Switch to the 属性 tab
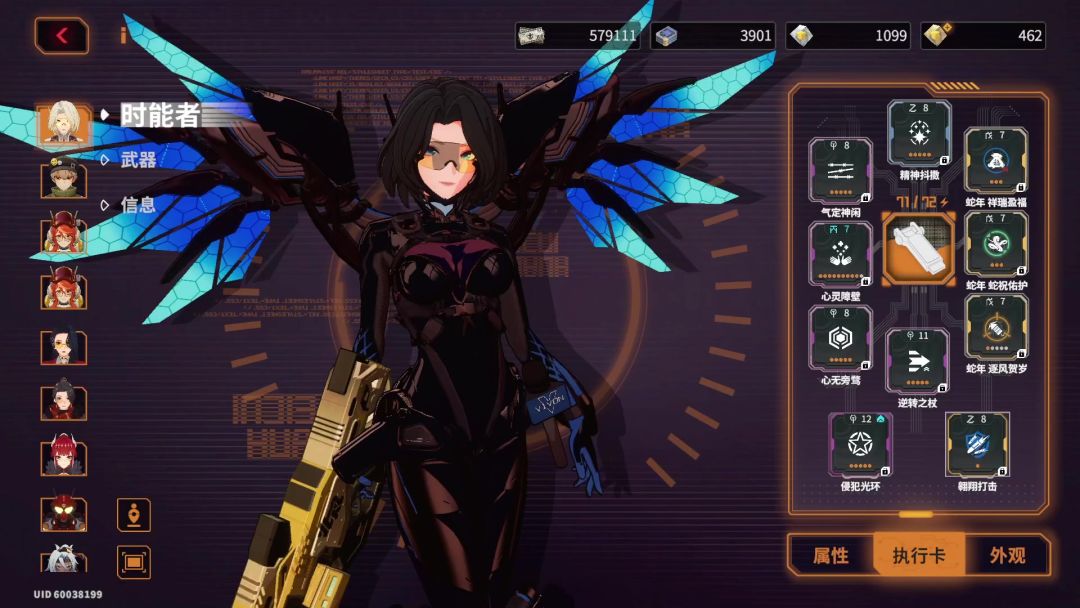1080x608 pixels. tap(831, 556)
